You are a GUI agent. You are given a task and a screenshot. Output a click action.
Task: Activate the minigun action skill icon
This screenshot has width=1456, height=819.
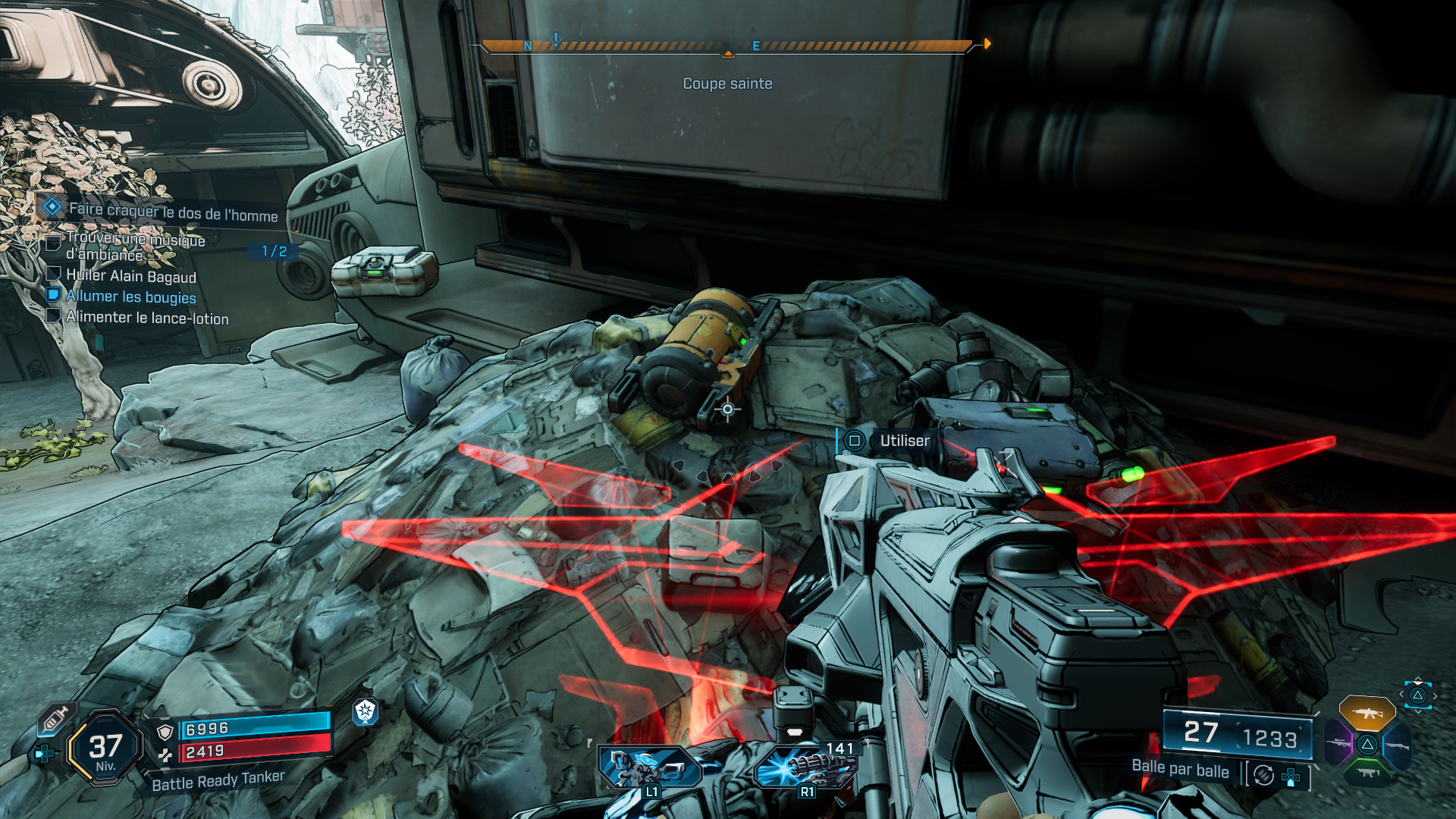805,766
